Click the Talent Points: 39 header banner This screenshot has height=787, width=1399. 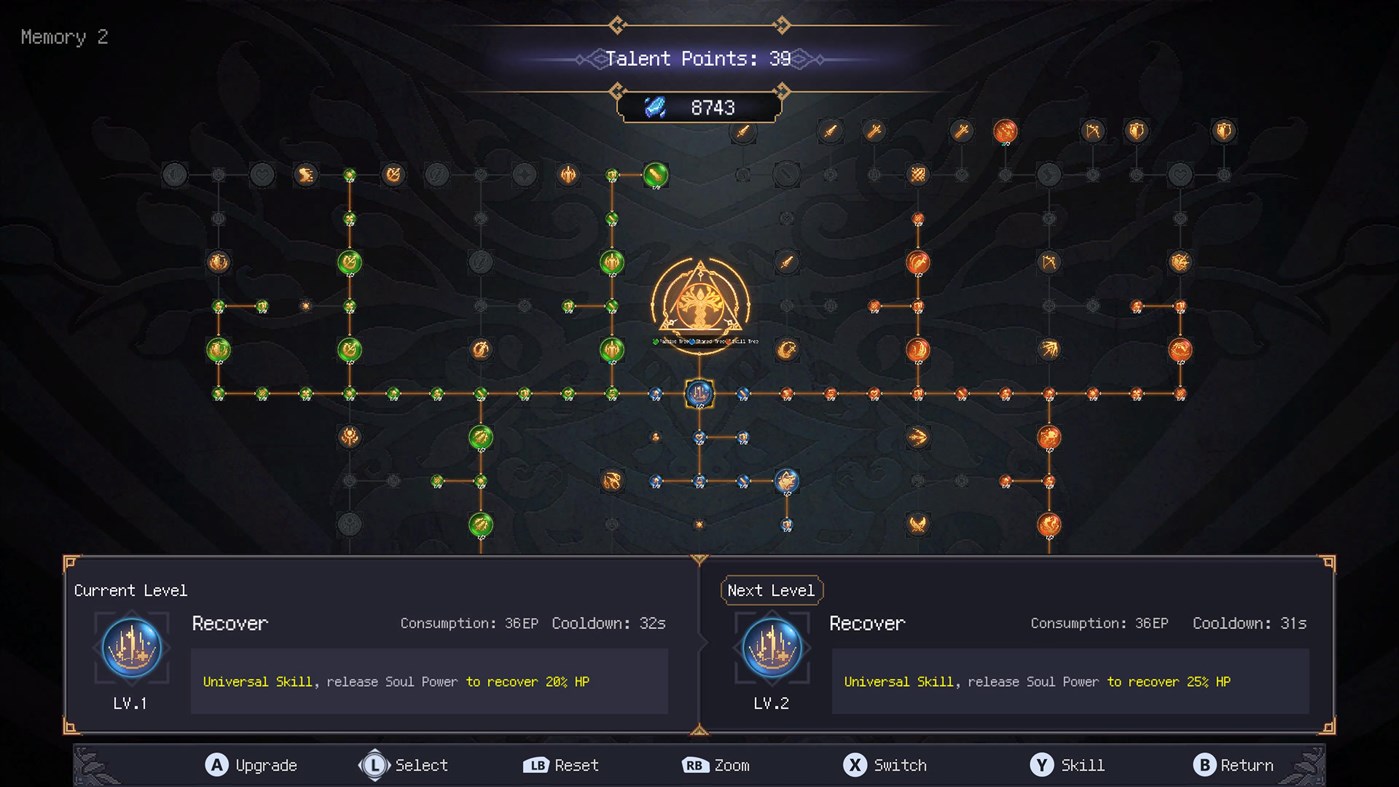click(x=700, y=58)
